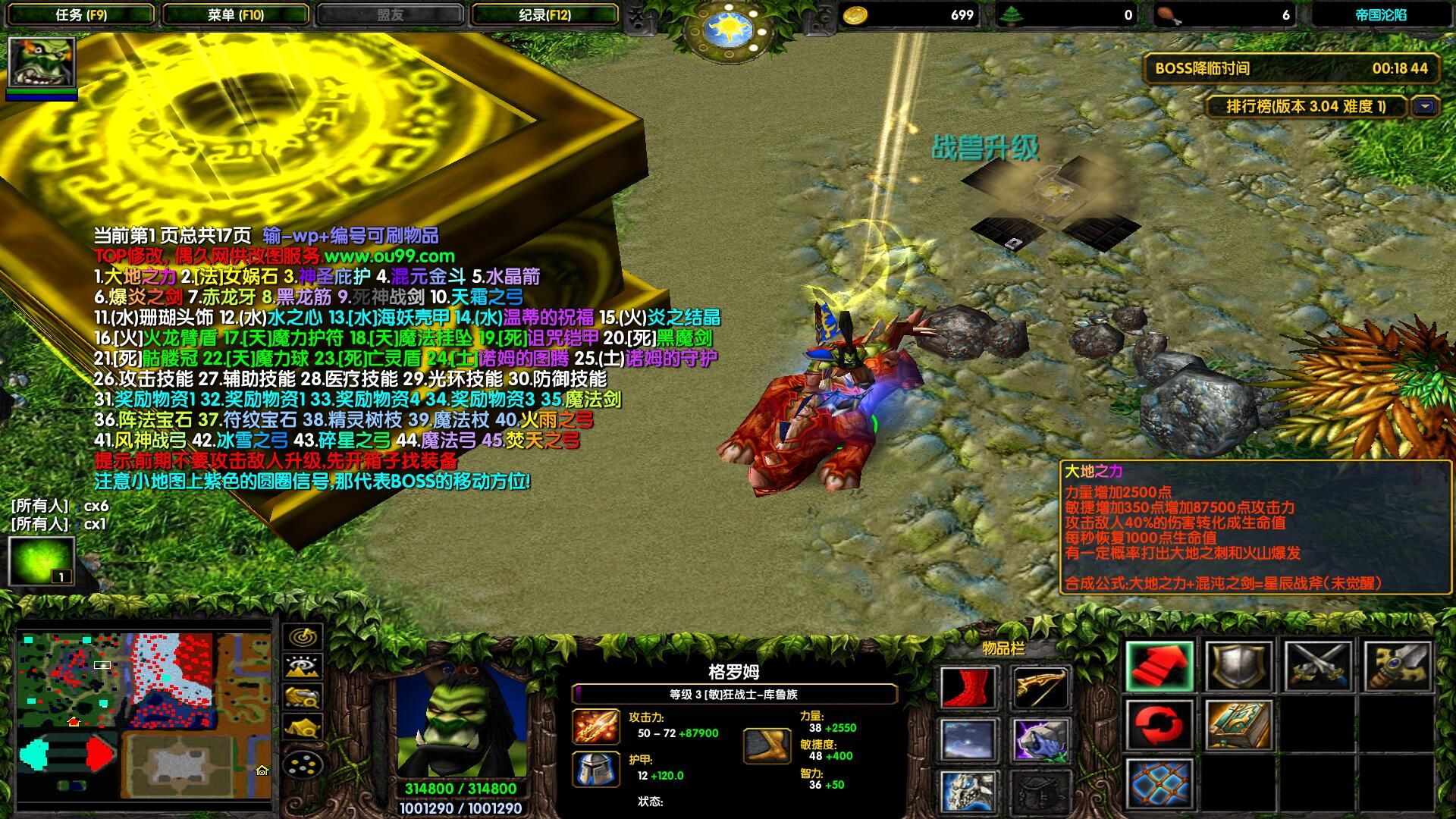Activate the crossed swords attack command
Image resolution: width=1456 pixels, height=819 pixels.
[x=1318, y=667]
